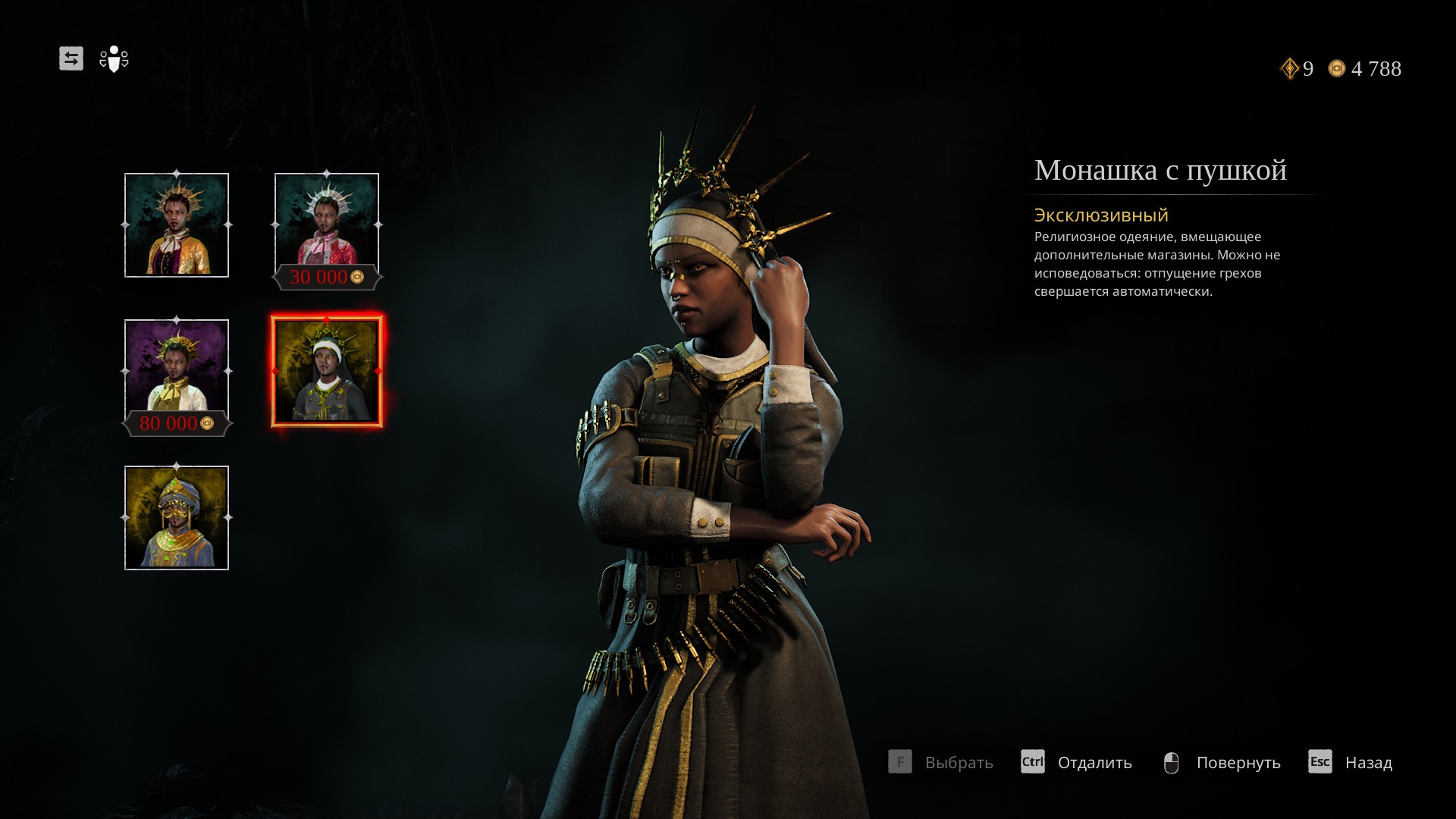Select the highlighted nun with a gun skin
The width and height of the screenshot is (1456, 819).
click(327, 372)
